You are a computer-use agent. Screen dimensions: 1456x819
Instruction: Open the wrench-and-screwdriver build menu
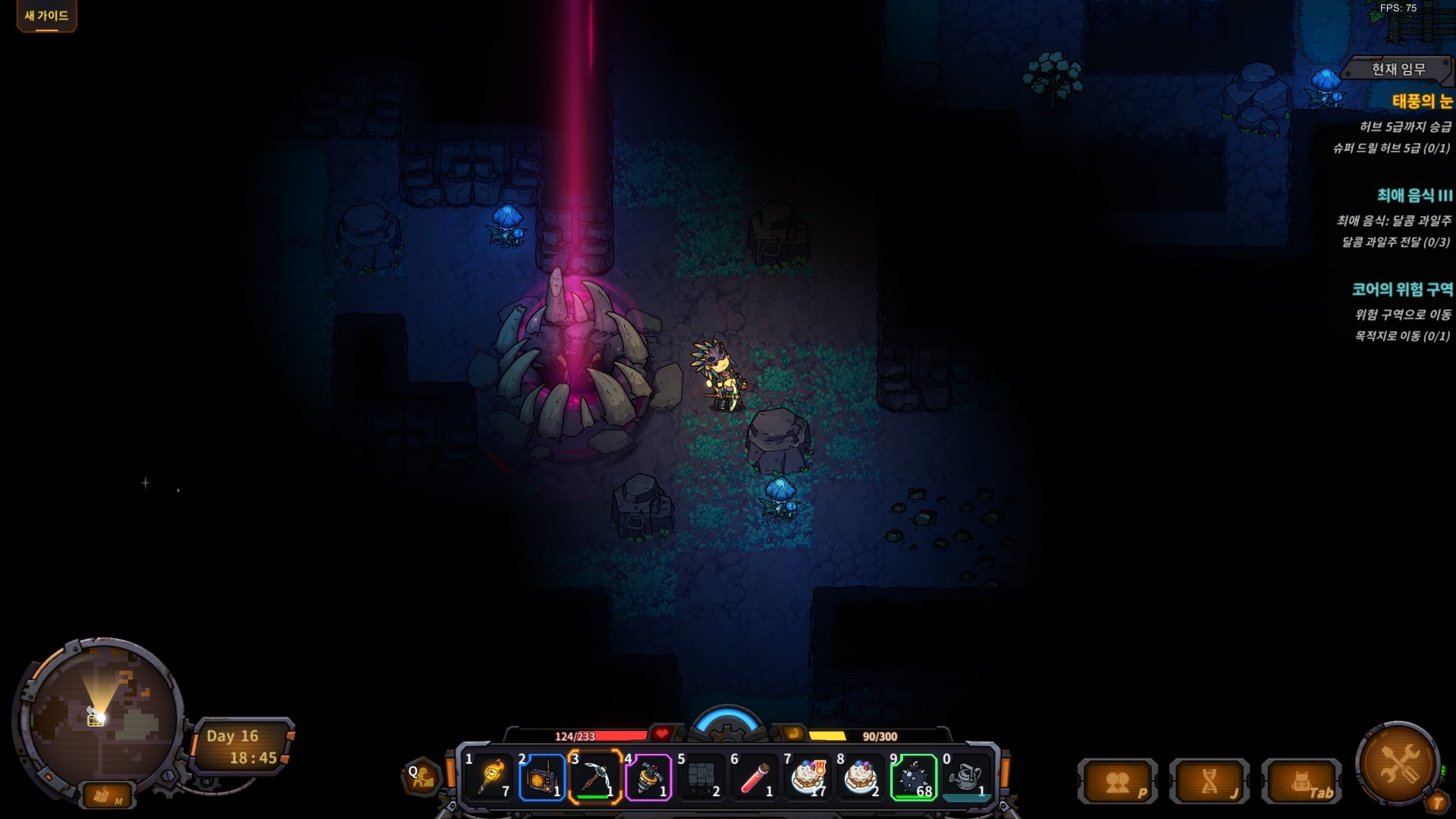1398,762
